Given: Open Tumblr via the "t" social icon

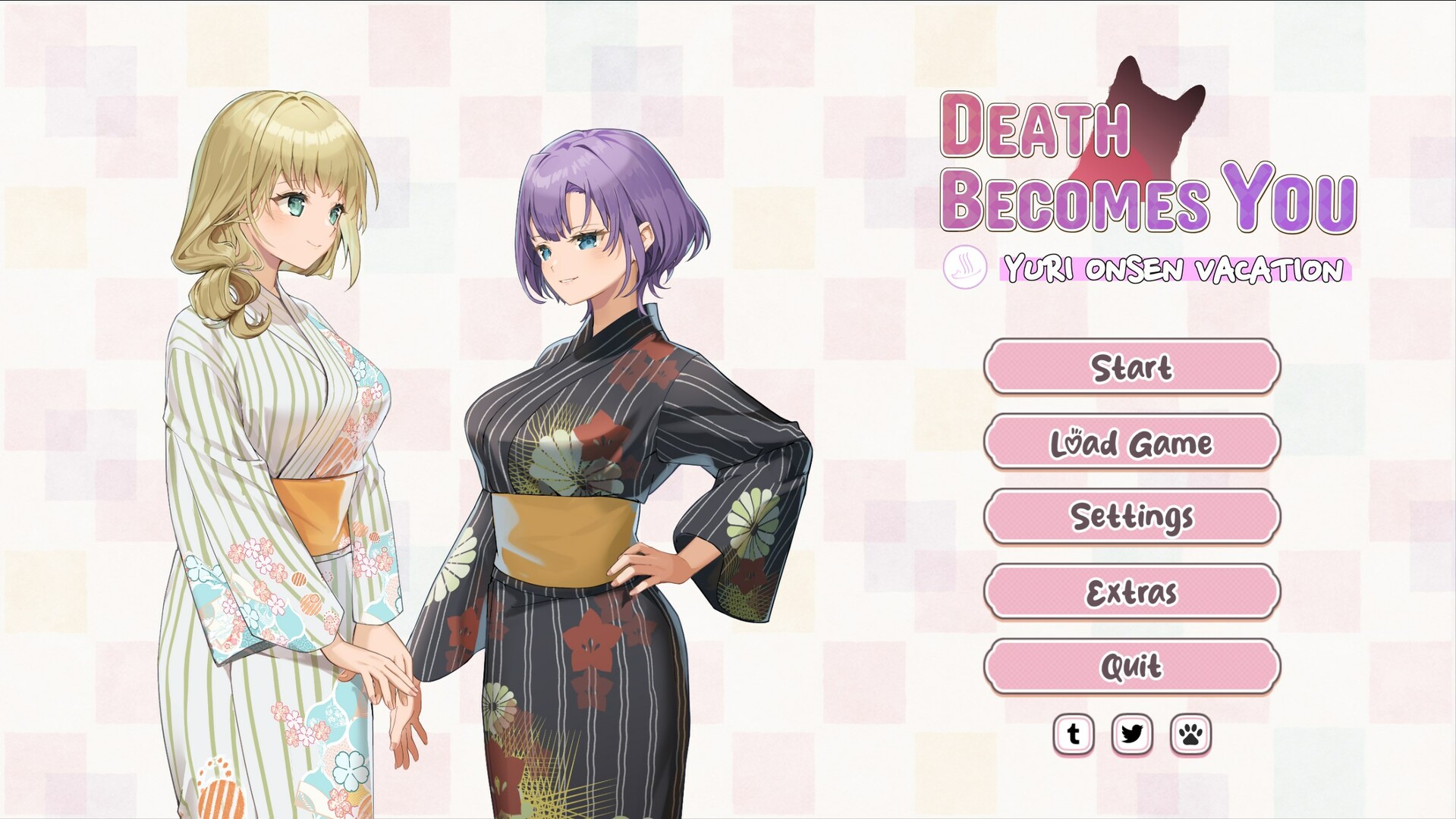Looking at the screenshot, I should coord(1074,734).
